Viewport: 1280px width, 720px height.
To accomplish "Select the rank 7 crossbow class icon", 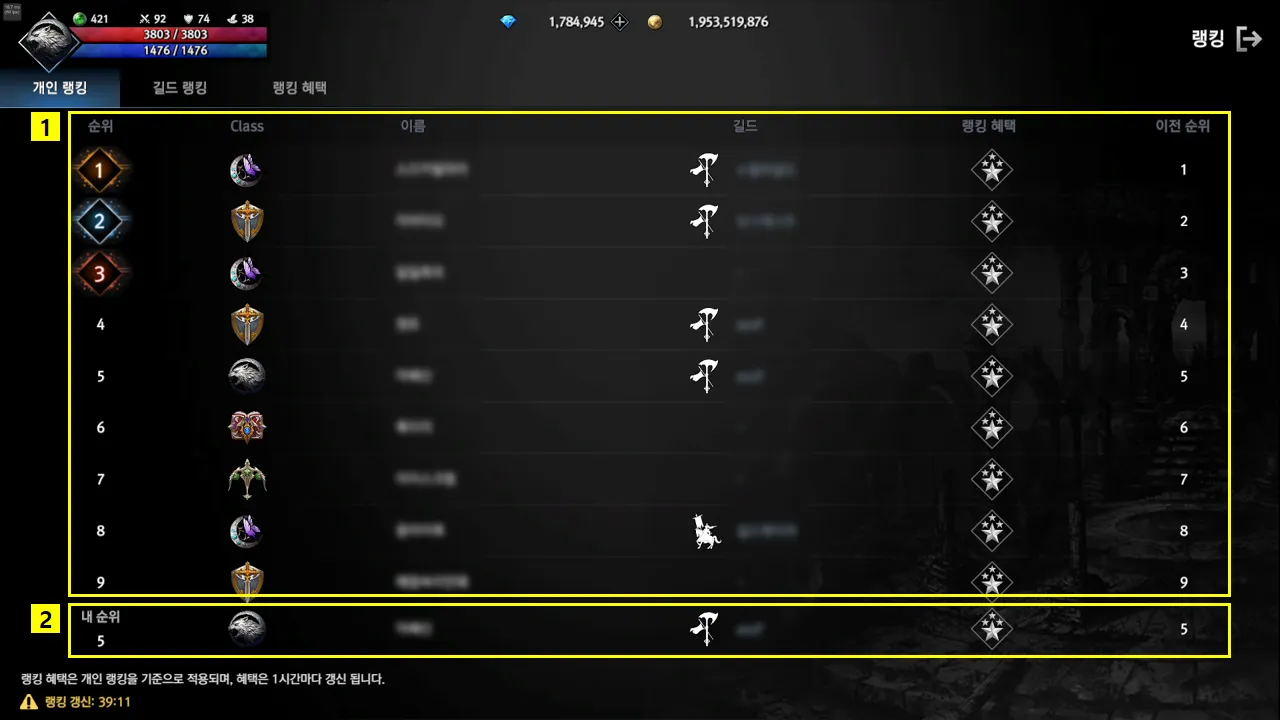I will 247,480.
